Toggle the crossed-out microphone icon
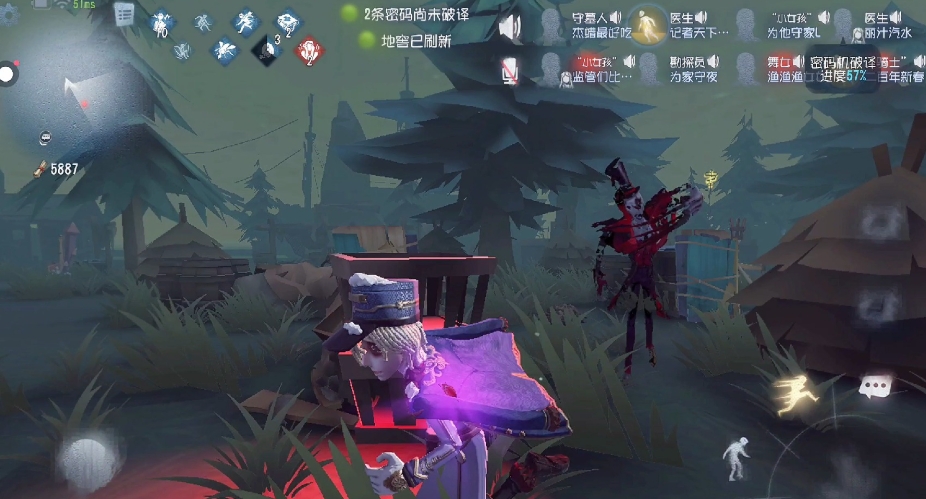Screen dimensions: 926x499 click(x=510, y=68)
